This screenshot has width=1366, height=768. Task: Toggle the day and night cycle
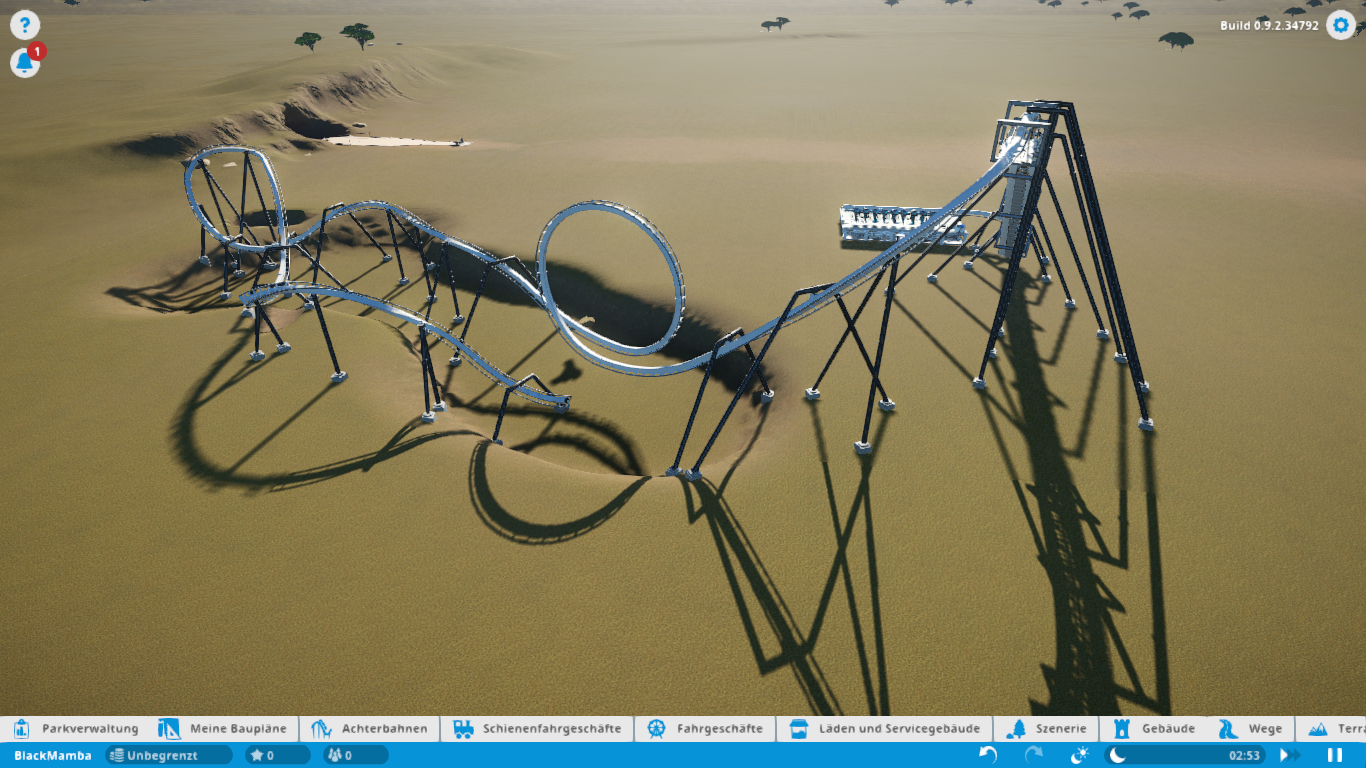tap(1080, 756)
